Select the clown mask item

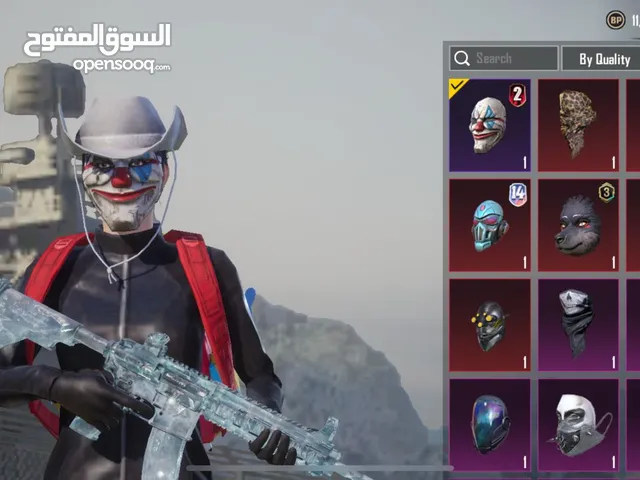[x=489, y=124]
